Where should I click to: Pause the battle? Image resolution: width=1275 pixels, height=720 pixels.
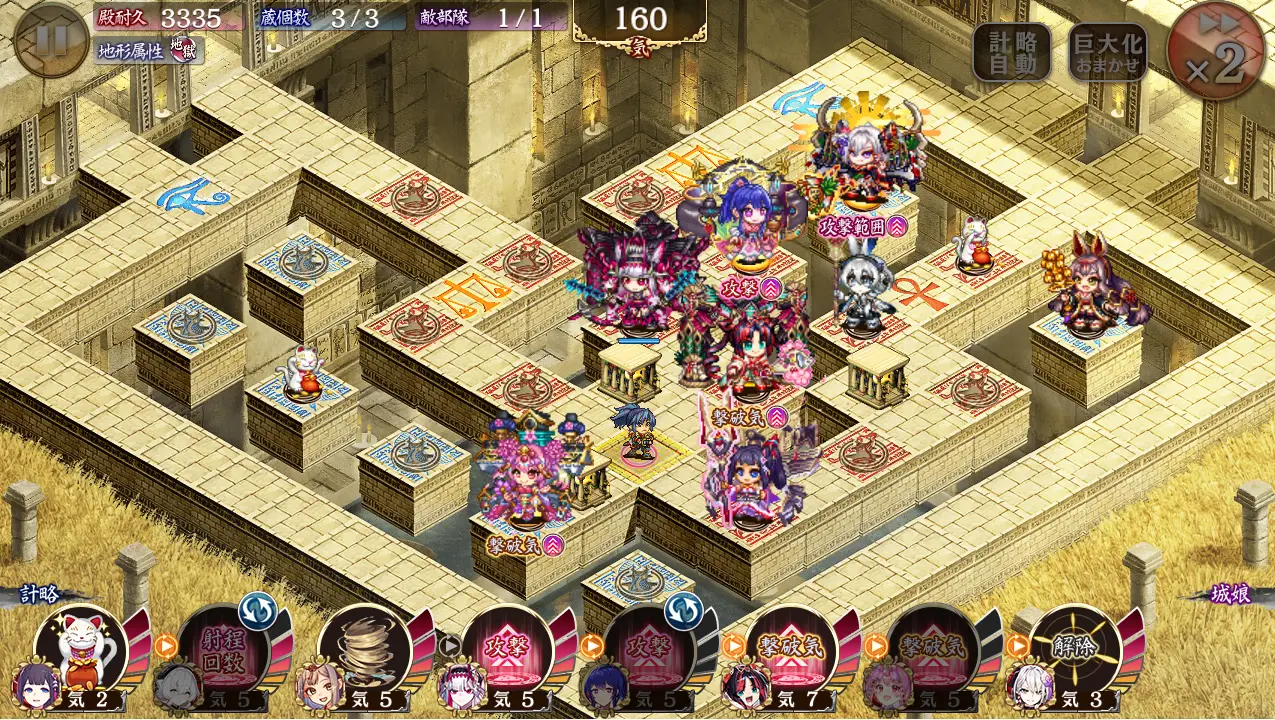(52, 40)
